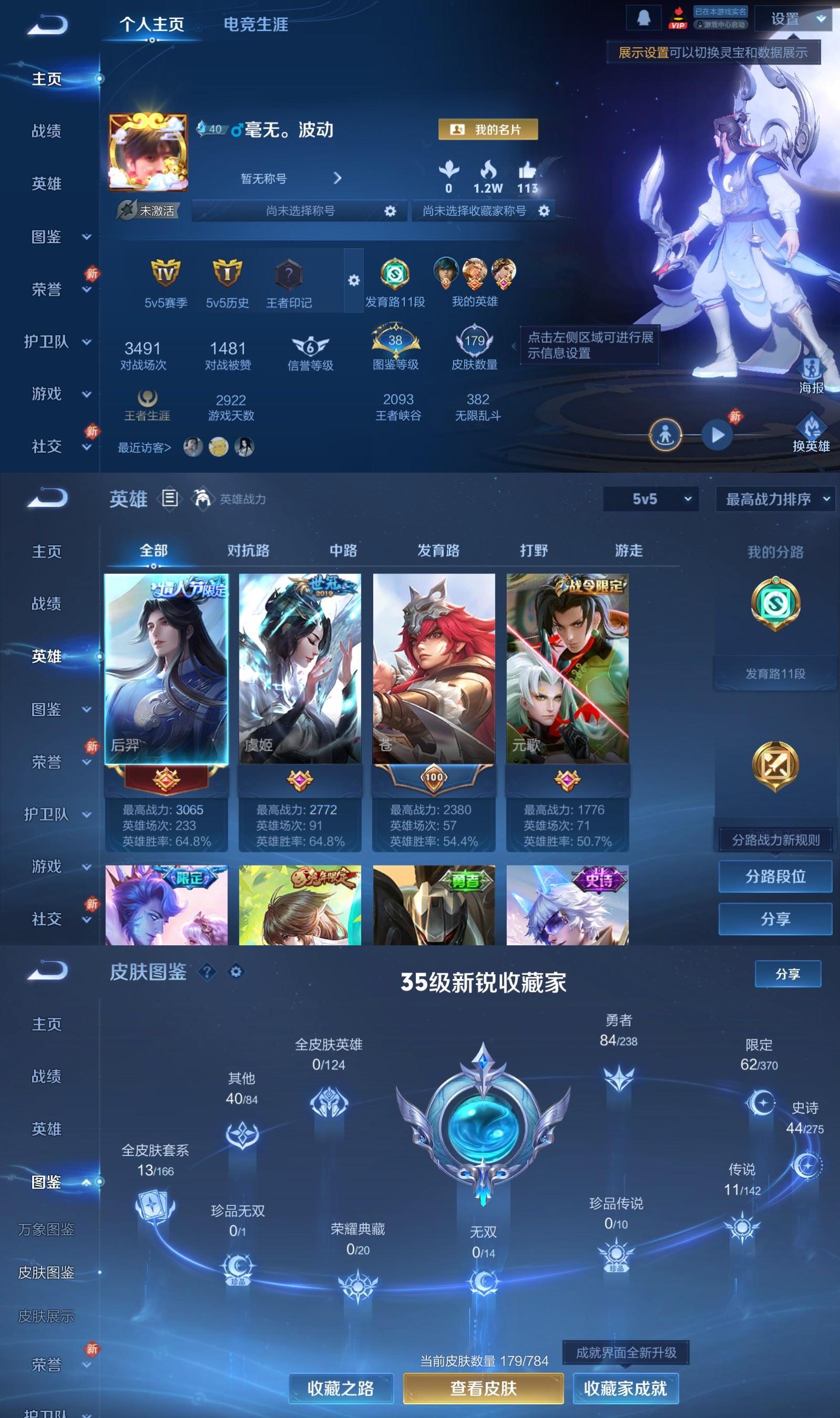Open 收藏之路 collection path

pos(341,1388)
